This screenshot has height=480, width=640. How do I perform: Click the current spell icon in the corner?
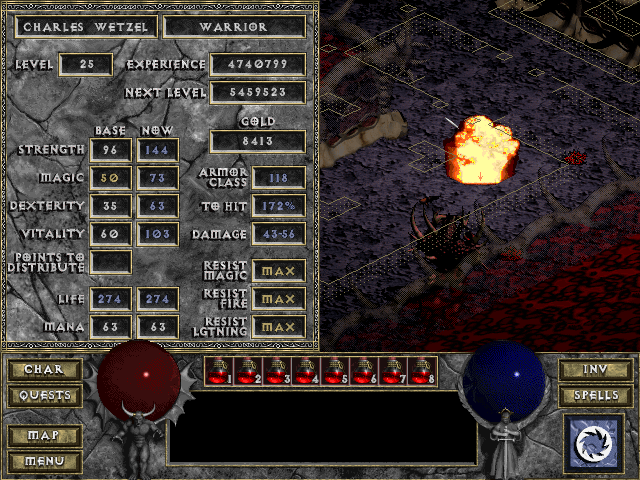click(595, 443)
